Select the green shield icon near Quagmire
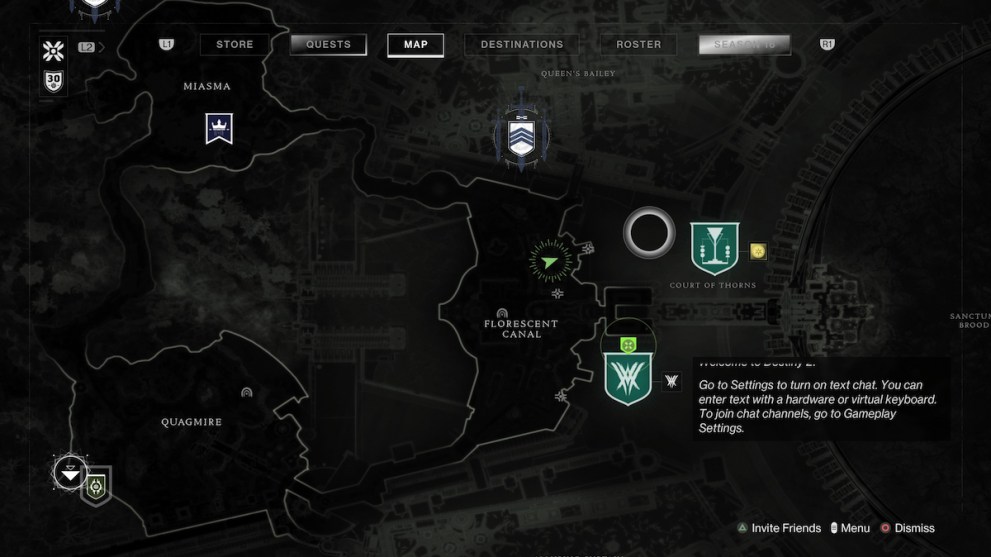This screenshot has width=991, height=557. (96, 487)
